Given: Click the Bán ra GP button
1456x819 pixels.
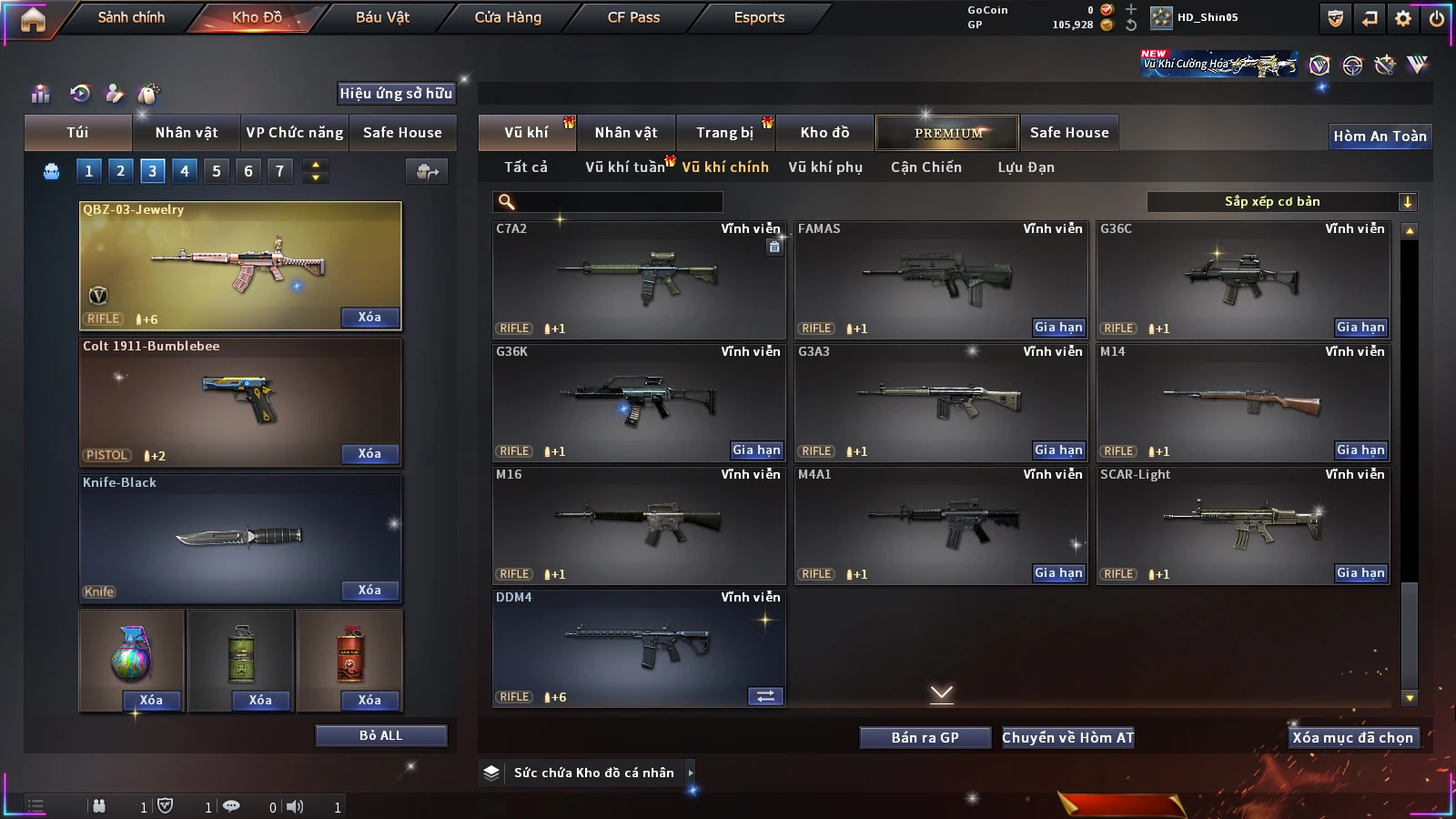Looking at the screenshot, I should tap(925, 738).
